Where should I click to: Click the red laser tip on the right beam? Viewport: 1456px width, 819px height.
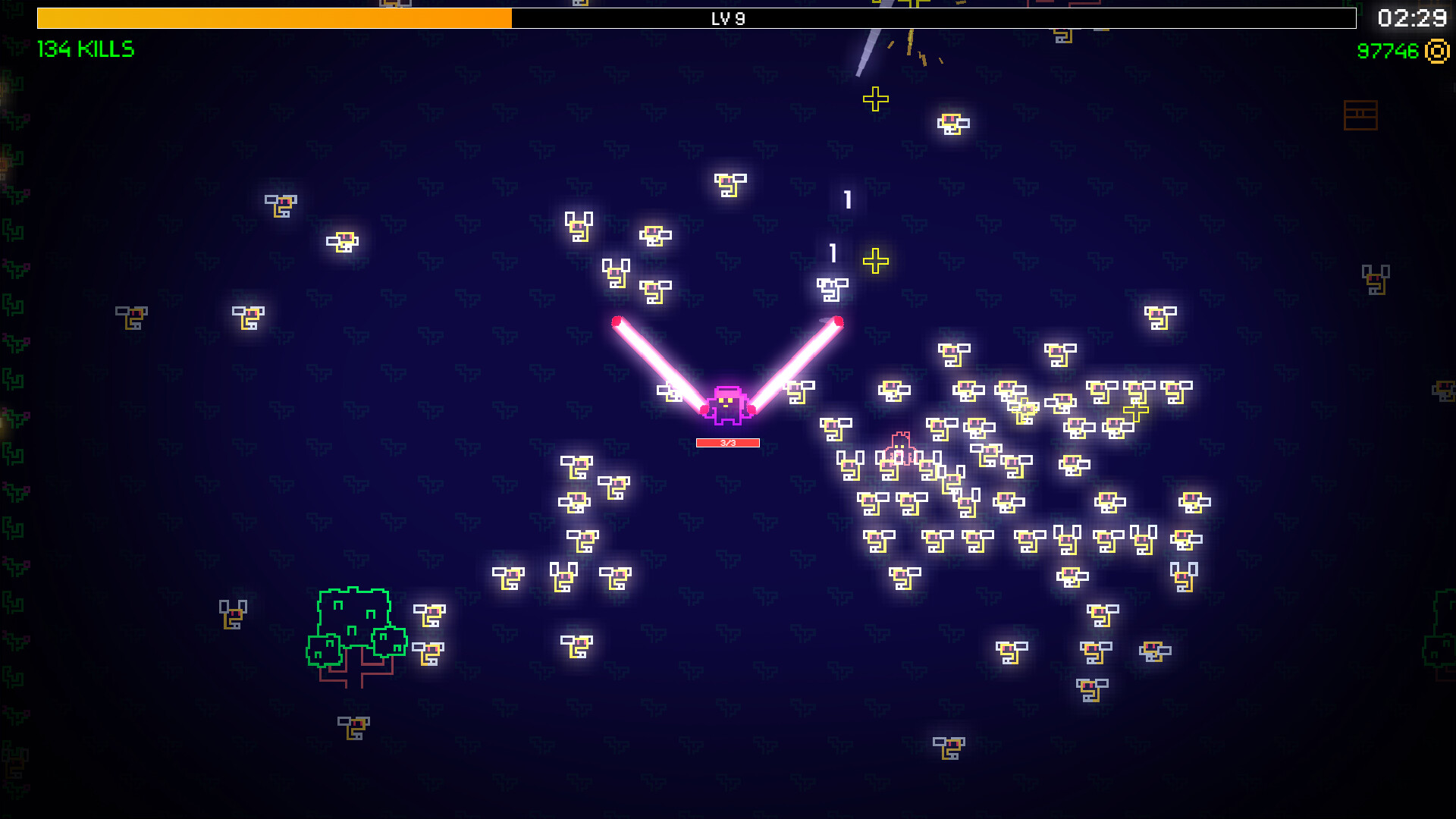pyautogui.click(x=838, y=322)
